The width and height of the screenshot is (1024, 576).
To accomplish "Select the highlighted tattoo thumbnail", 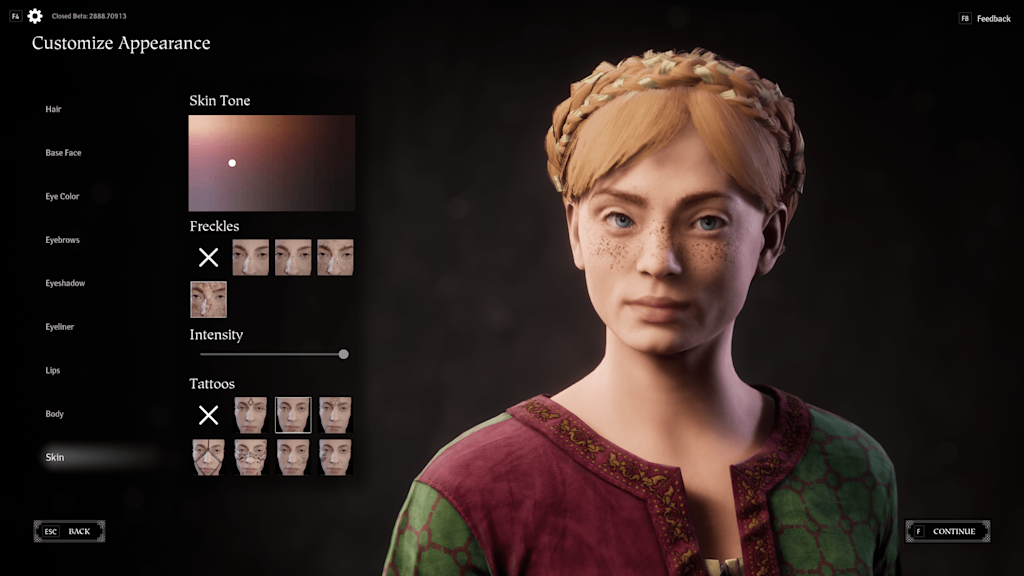I will tap(293, 415).
